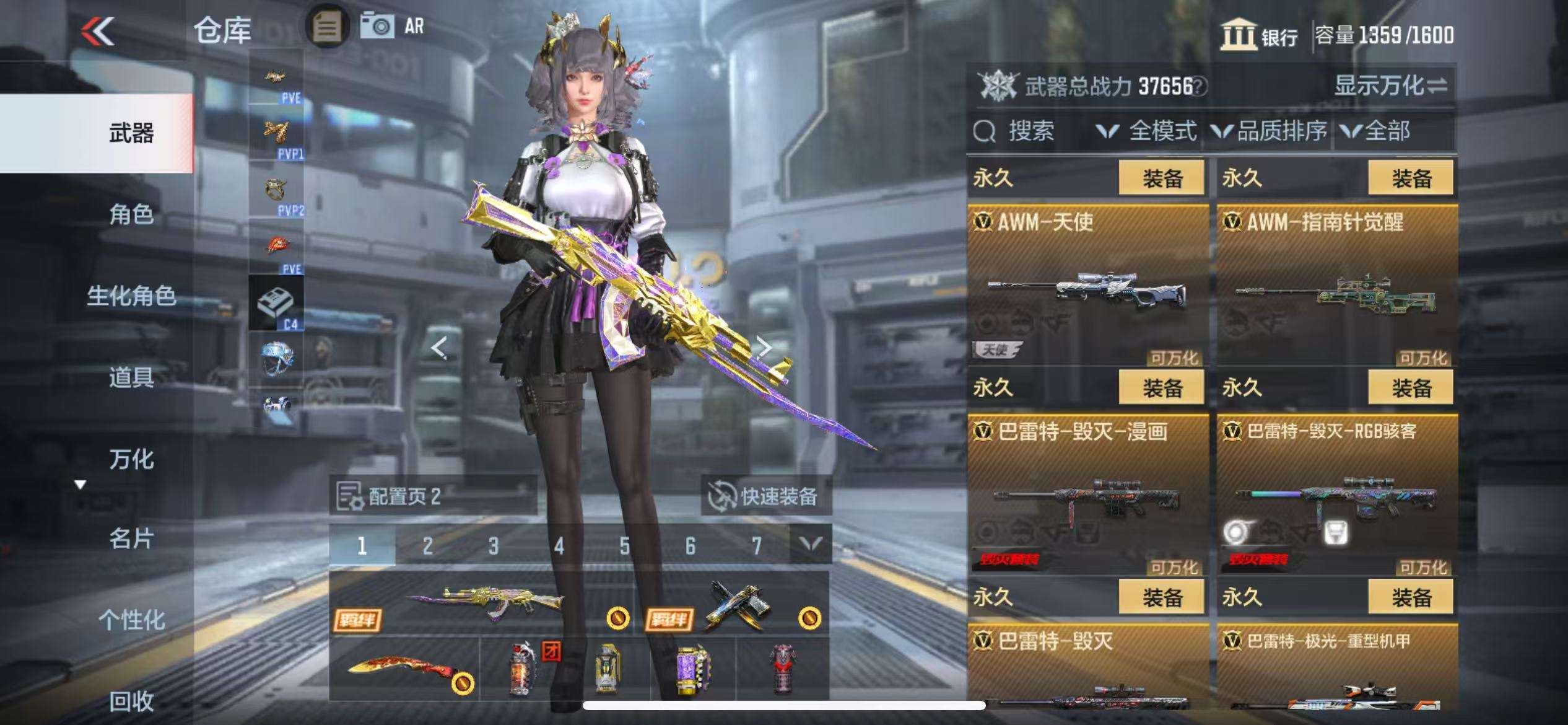
Task: Go back using the double-arrow button
Action: pos(98,30)
